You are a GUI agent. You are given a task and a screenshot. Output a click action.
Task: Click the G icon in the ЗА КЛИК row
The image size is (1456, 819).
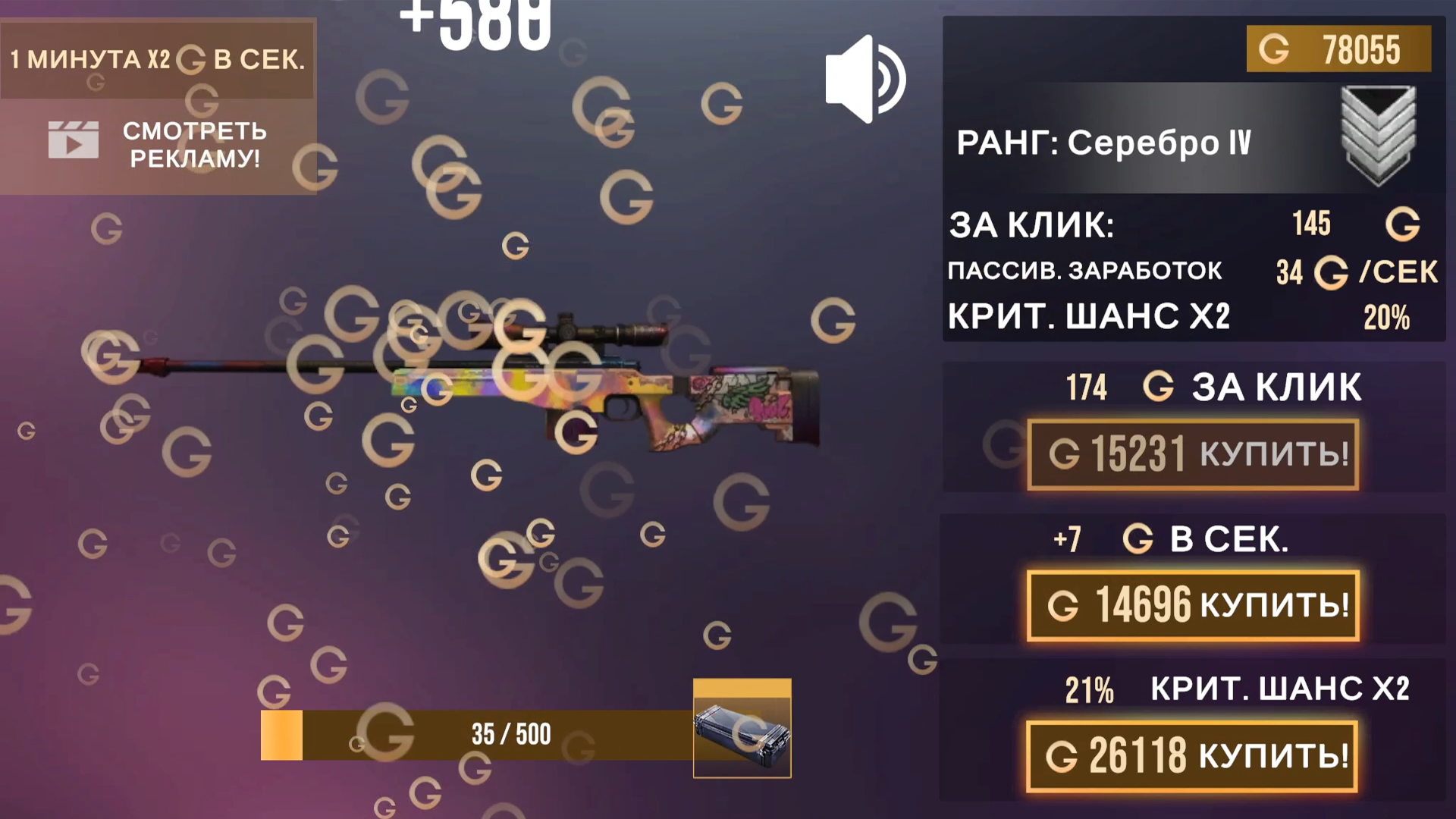pos(1403,224)
